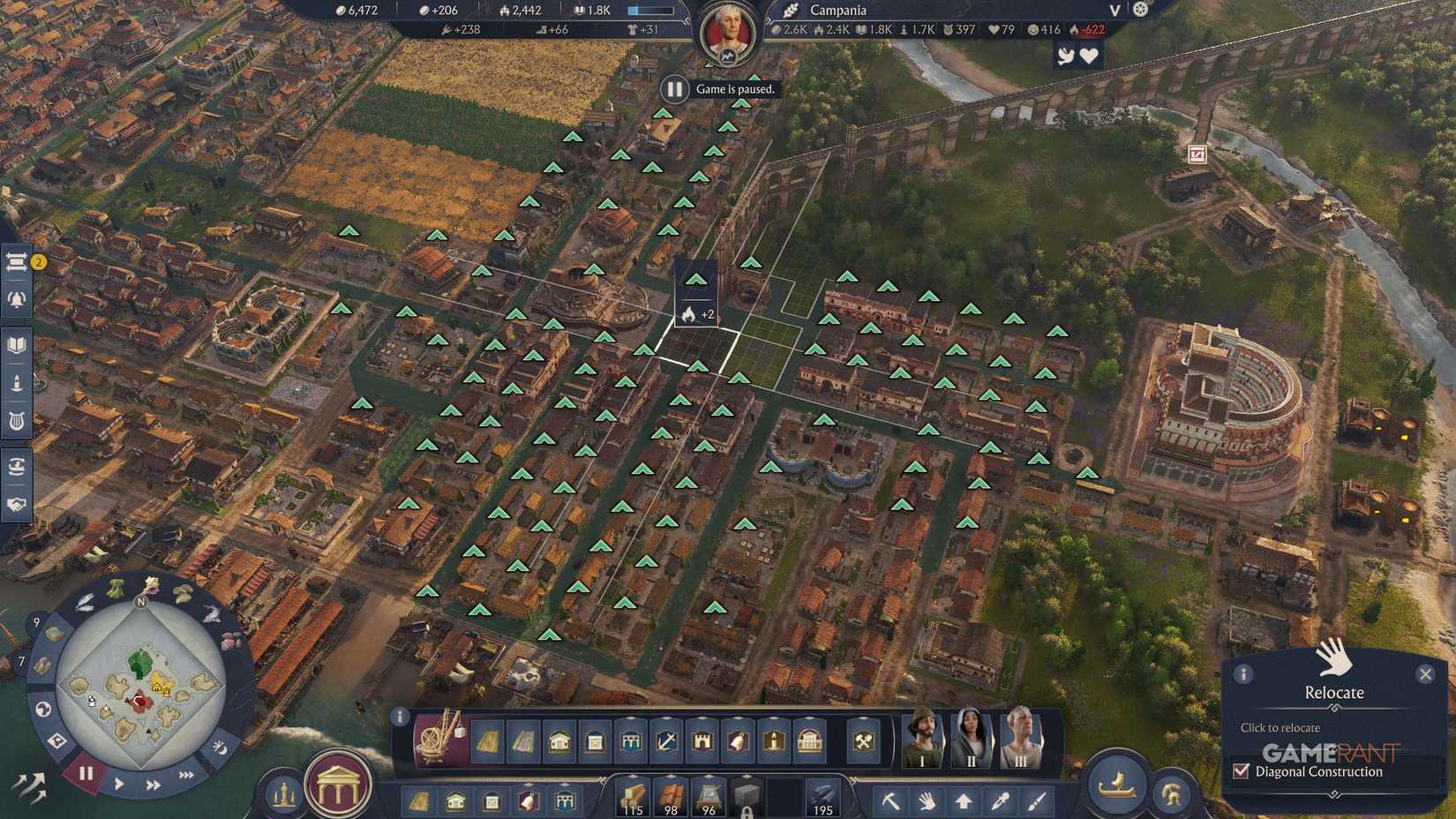Open the codex book icon
Image resolution: width=1456 pixels, height=819 pixels.
click(16, 346)
